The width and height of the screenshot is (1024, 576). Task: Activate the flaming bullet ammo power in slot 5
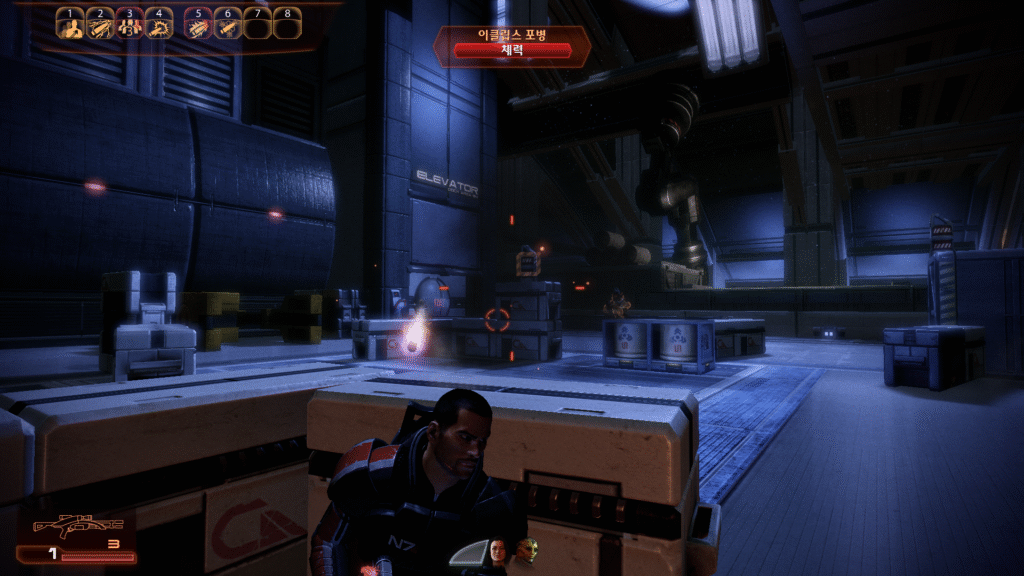199,27
